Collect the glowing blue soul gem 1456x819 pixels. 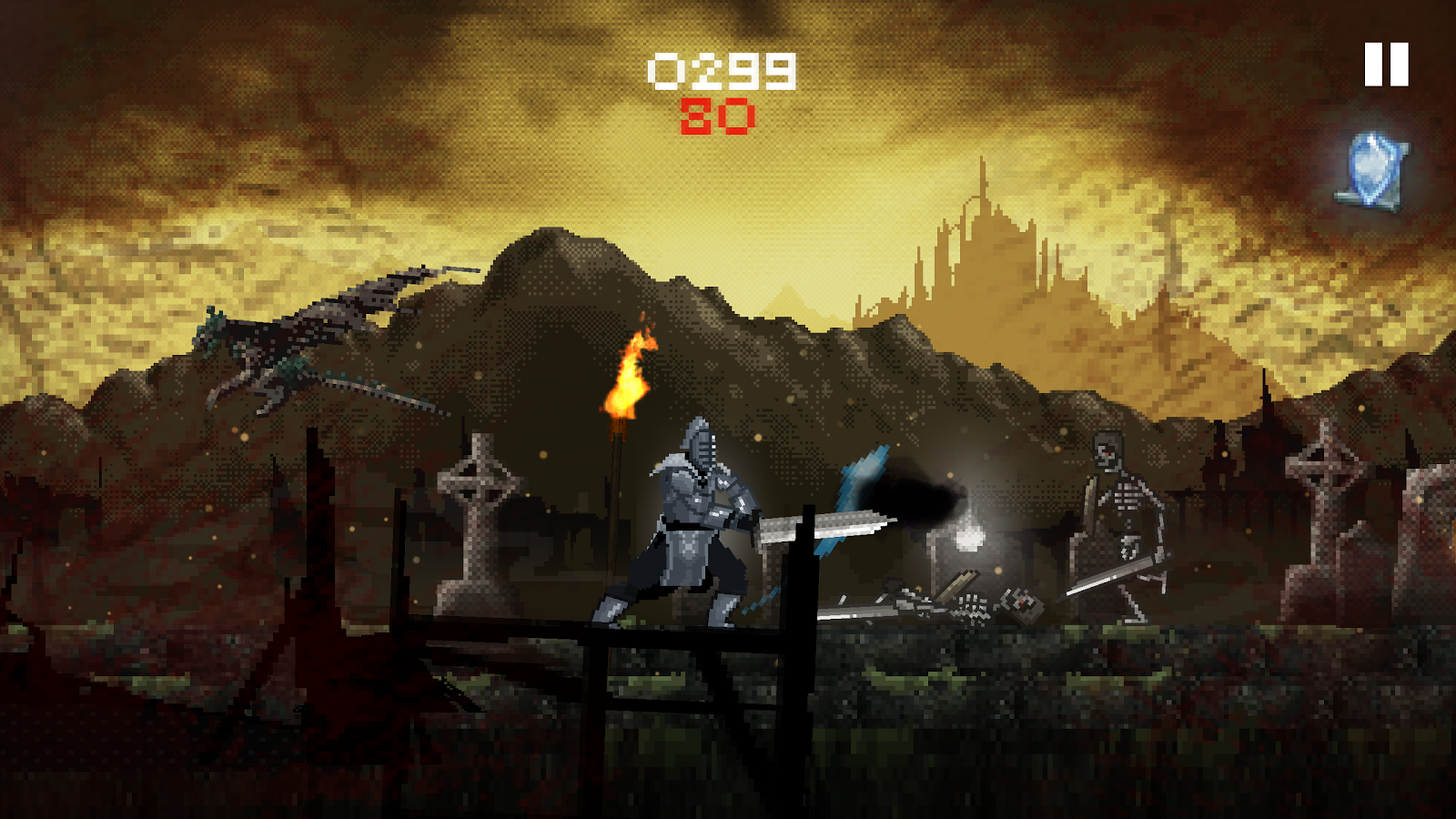pos(1370,167)
